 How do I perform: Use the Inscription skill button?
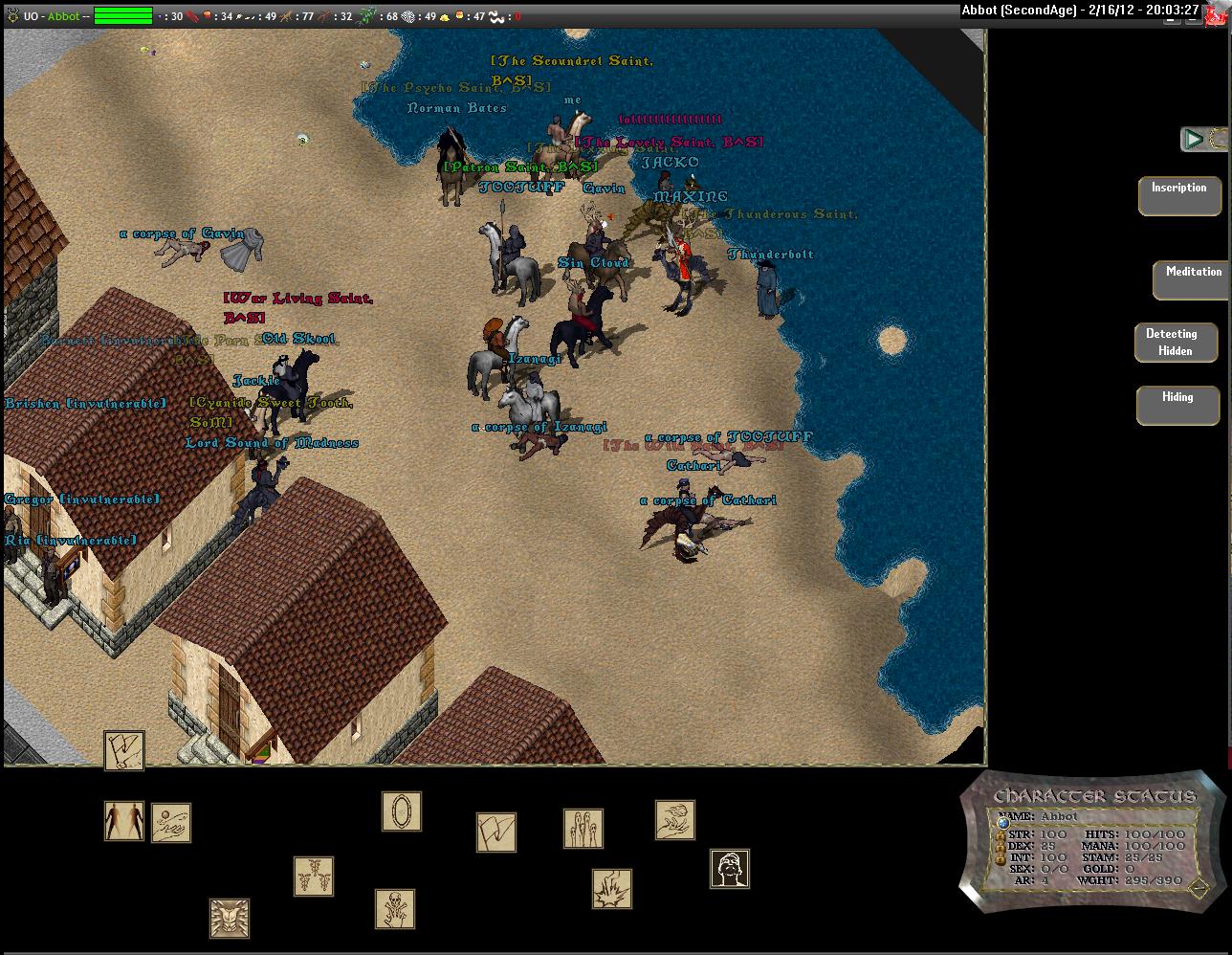click(1179, 195)
